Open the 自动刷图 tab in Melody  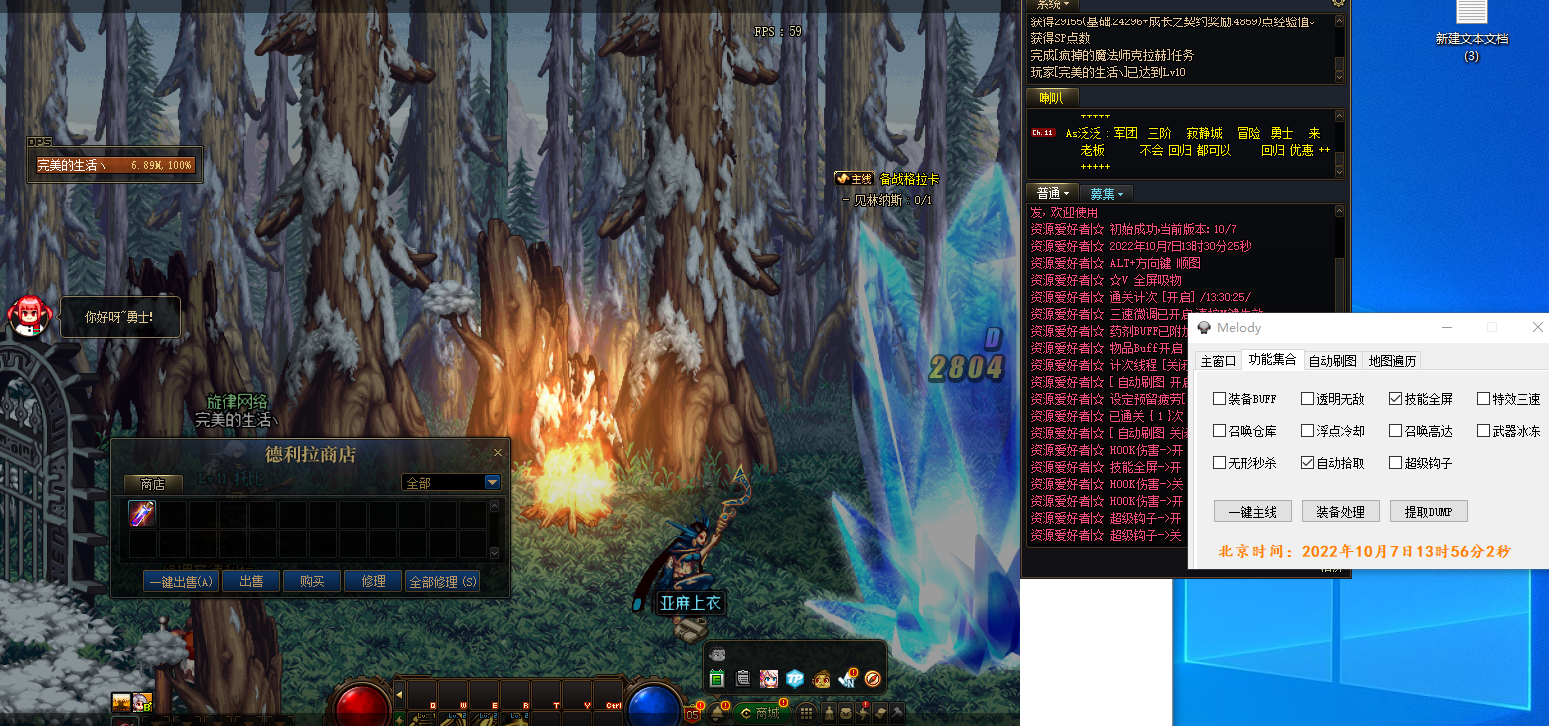point(1332,360)
